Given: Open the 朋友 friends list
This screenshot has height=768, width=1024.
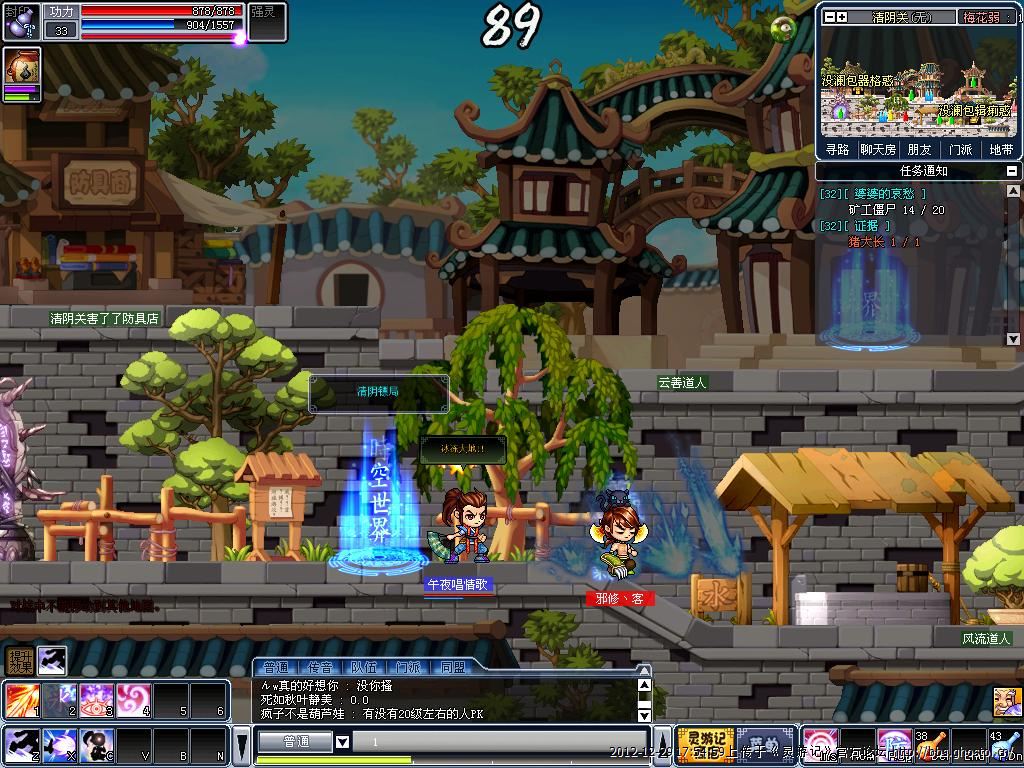Looking at the screenshot, I should (x=919, y=149).
